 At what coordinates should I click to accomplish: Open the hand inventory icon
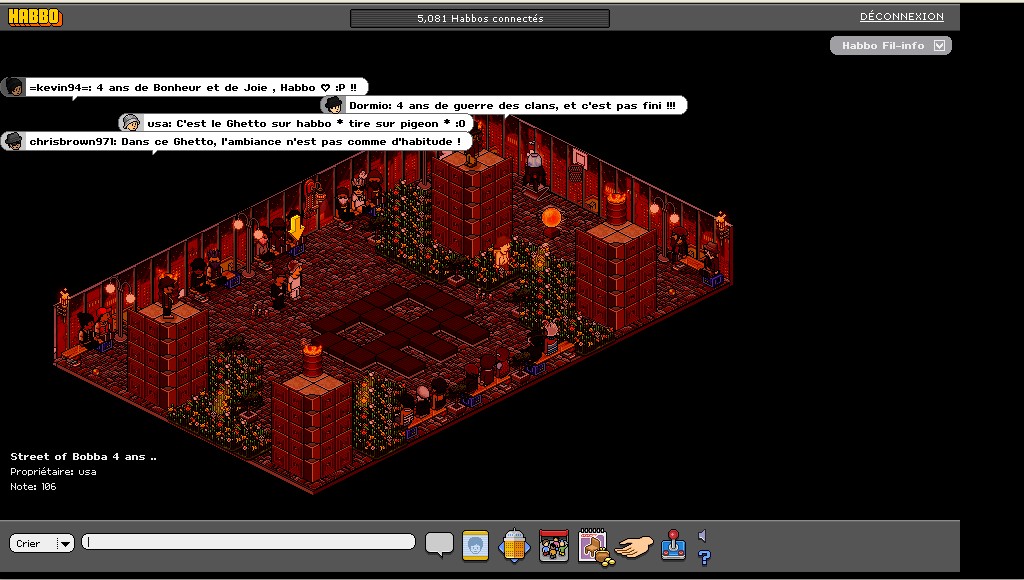point(635,546)
